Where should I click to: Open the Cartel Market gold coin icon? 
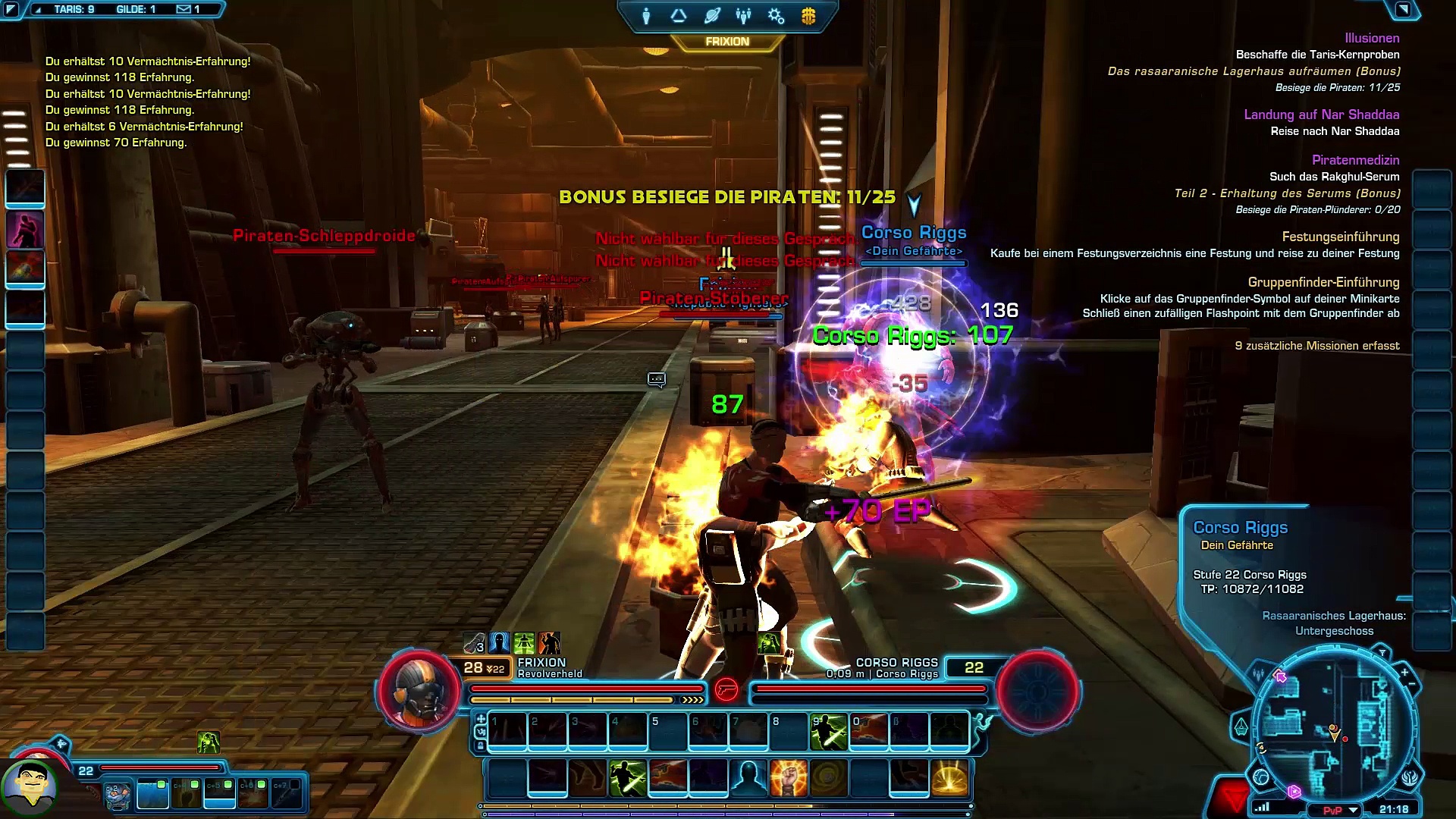pos(808,16)
